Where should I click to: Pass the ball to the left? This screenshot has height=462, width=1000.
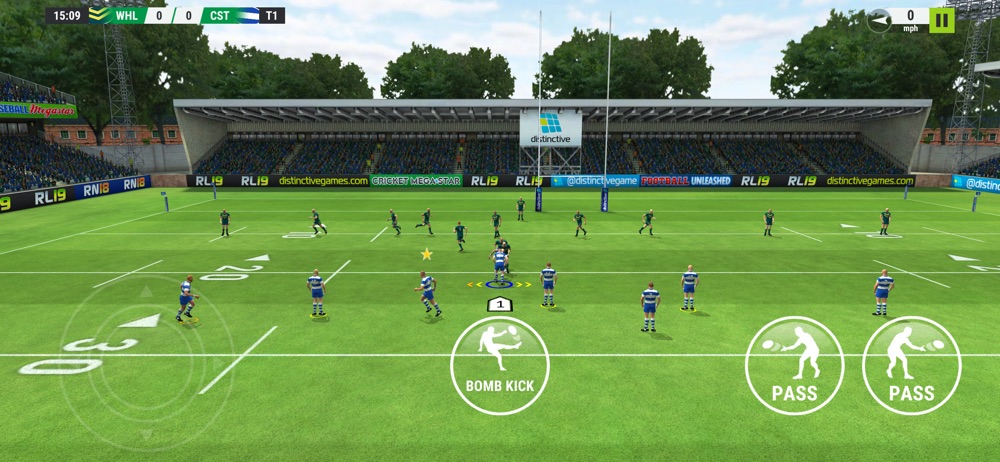[795, 365]
